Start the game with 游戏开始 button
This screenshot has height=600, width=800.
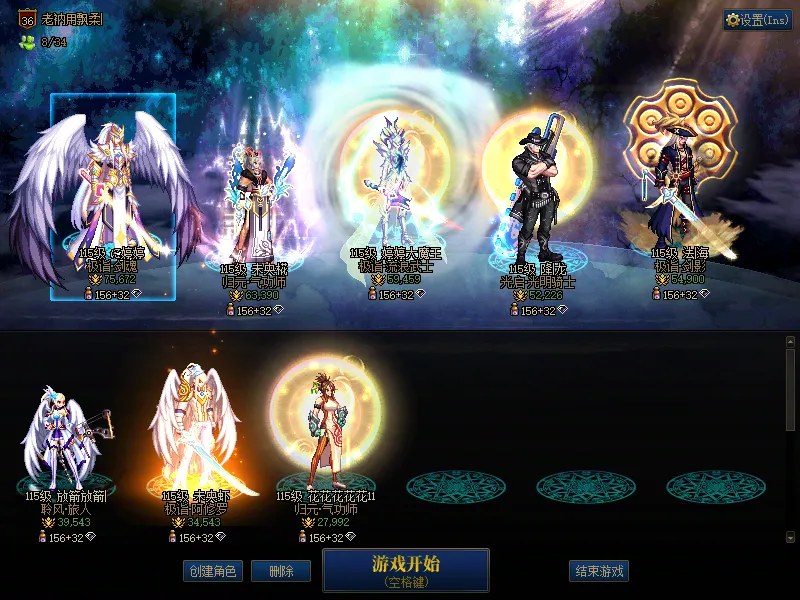point(405,569)
